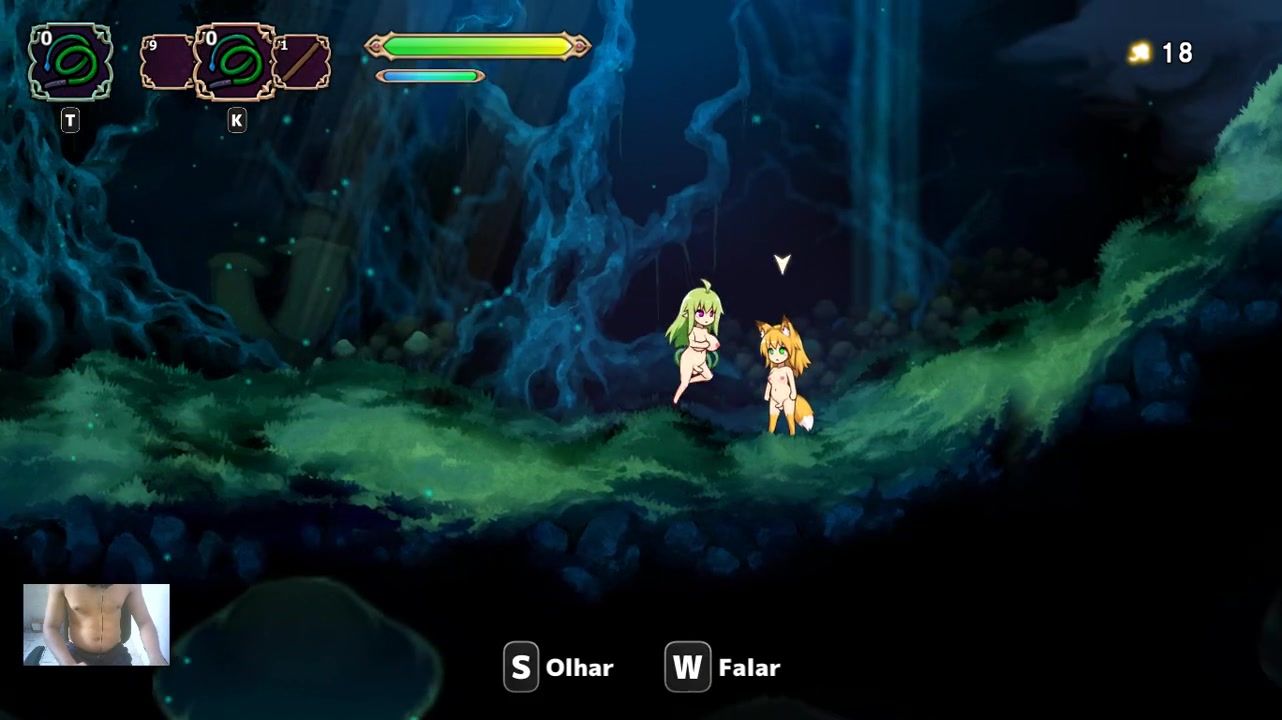
Task: Click the webcam overlay thumbnail
Action: pos(96,625)
